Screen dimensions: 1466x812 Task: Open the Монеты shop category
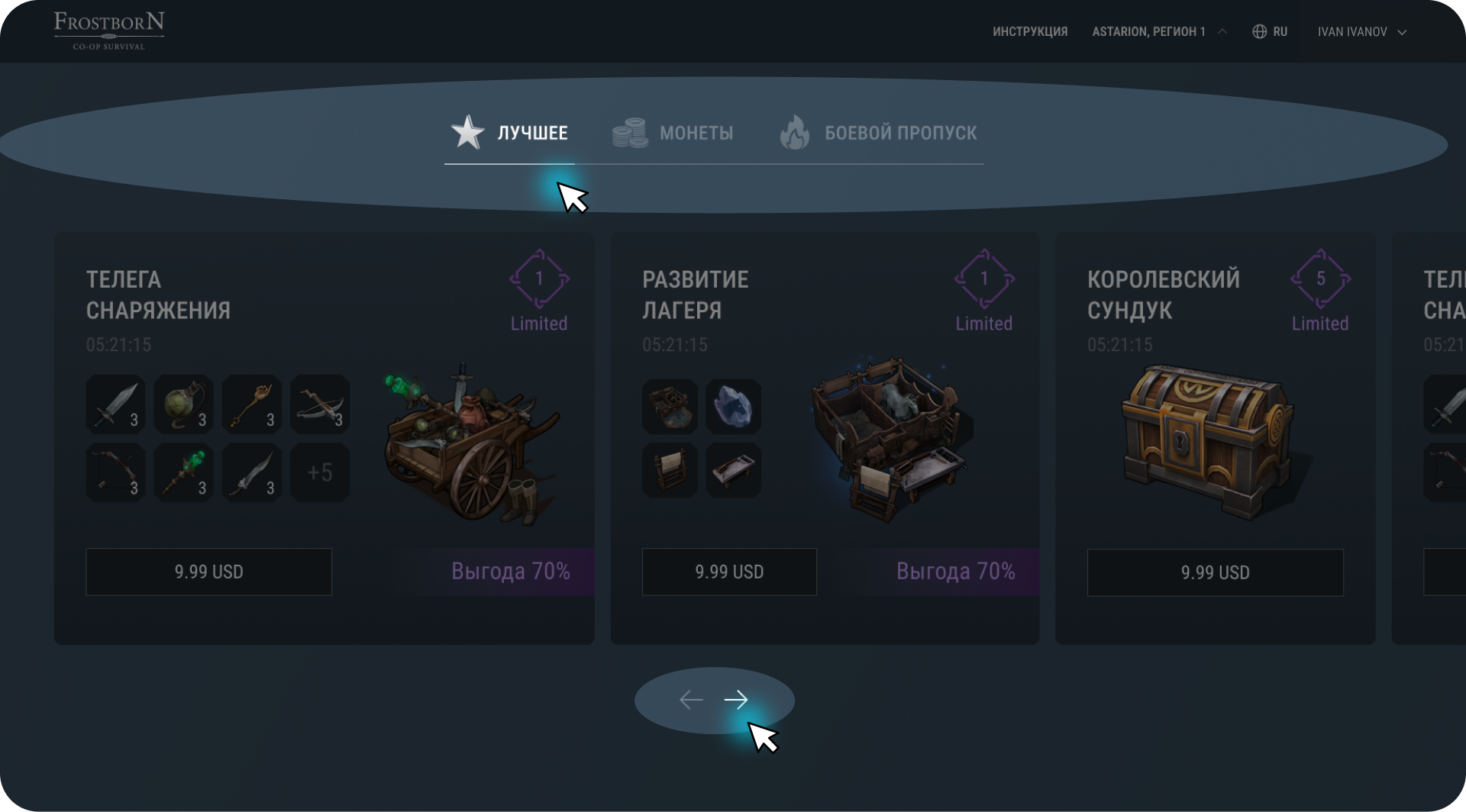[673, 133]
